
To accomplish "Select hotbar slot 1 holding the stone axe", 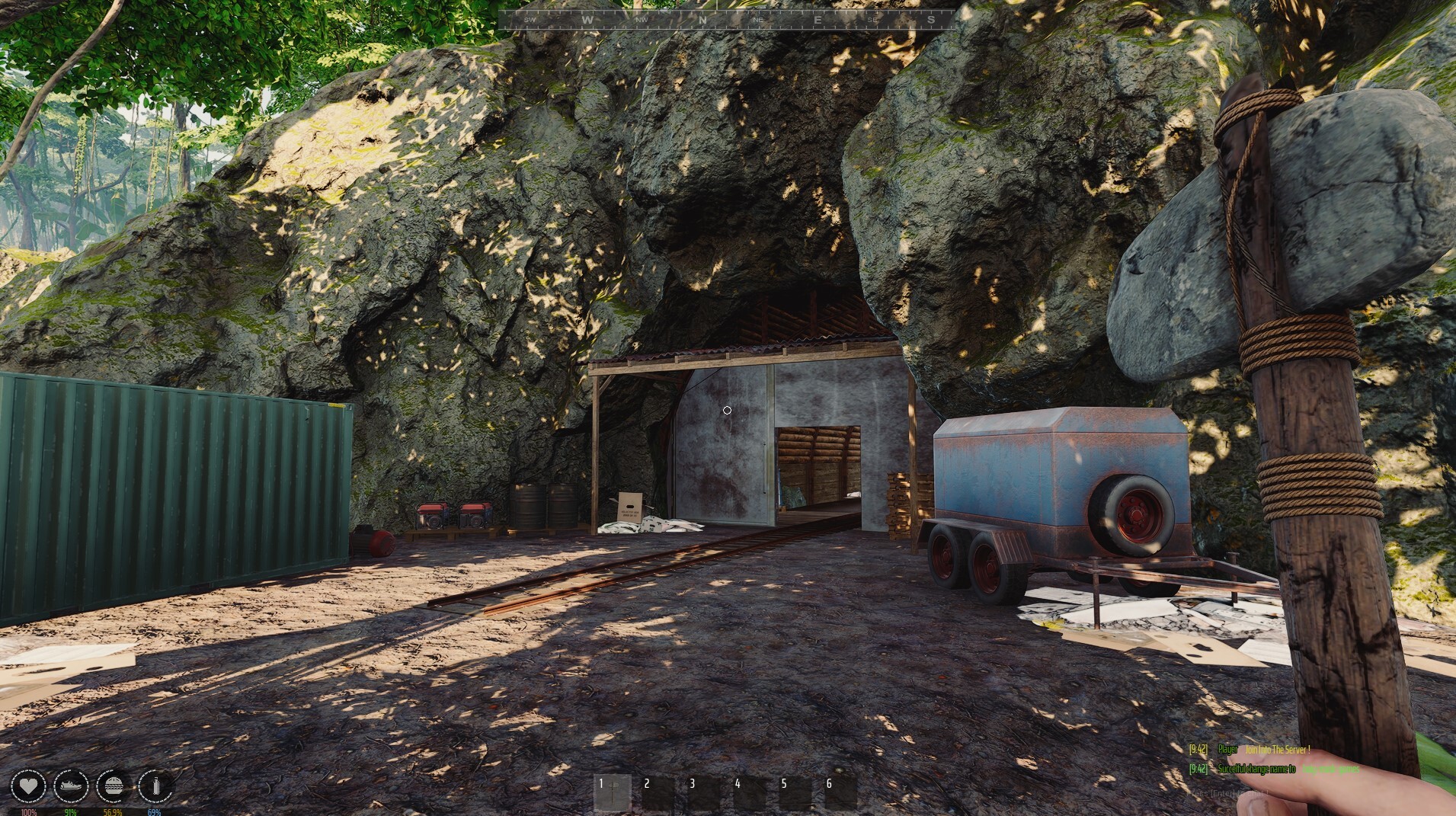I will (x=612, y=793).
